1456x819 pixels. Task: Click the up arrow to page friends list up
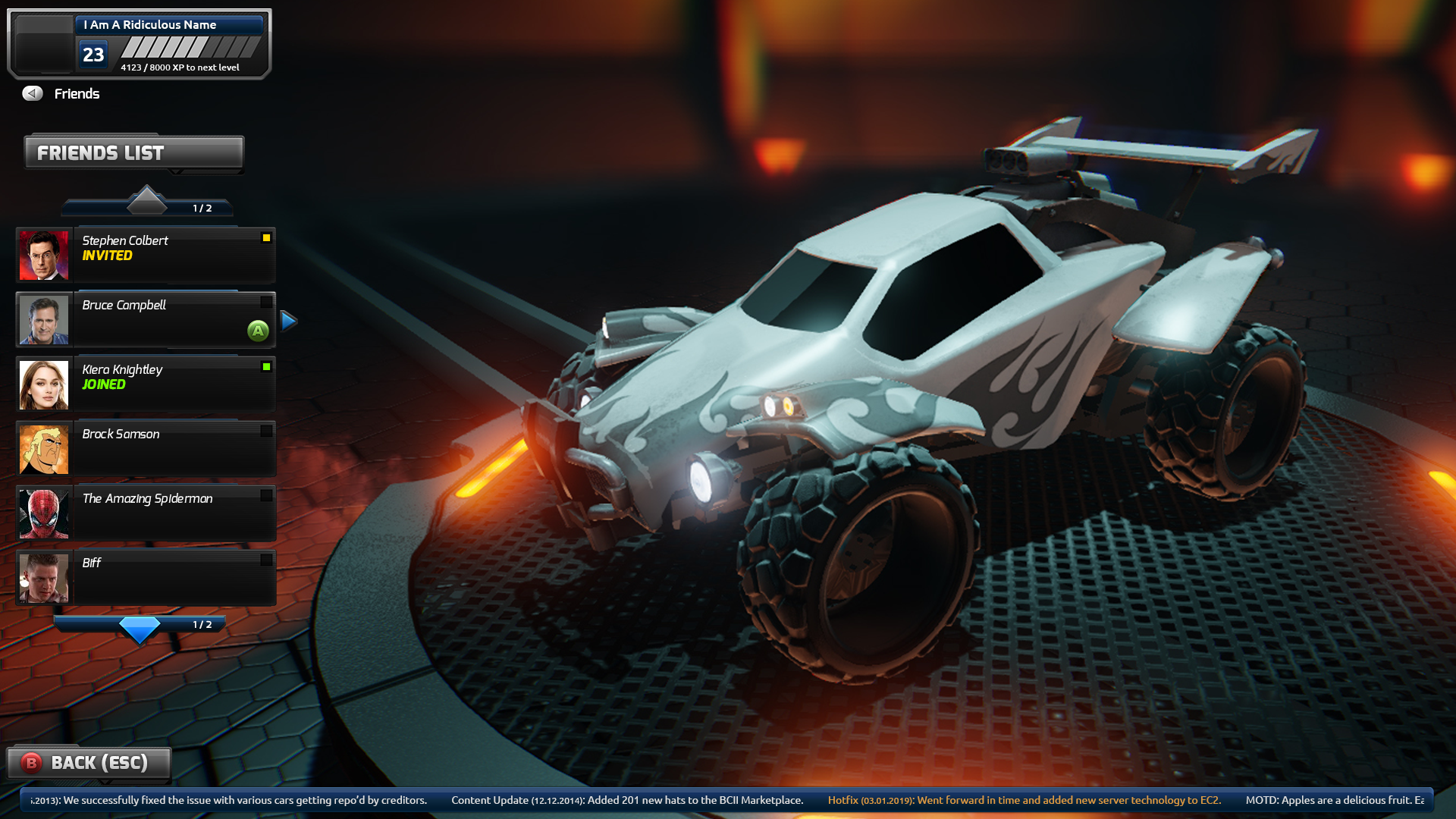click(x=146, y=201)
